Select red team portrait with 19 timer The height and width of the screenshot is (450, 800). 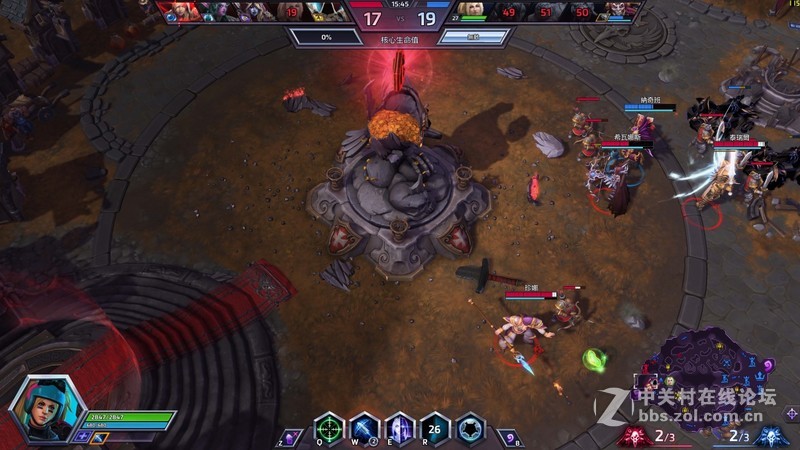[292, 12]
